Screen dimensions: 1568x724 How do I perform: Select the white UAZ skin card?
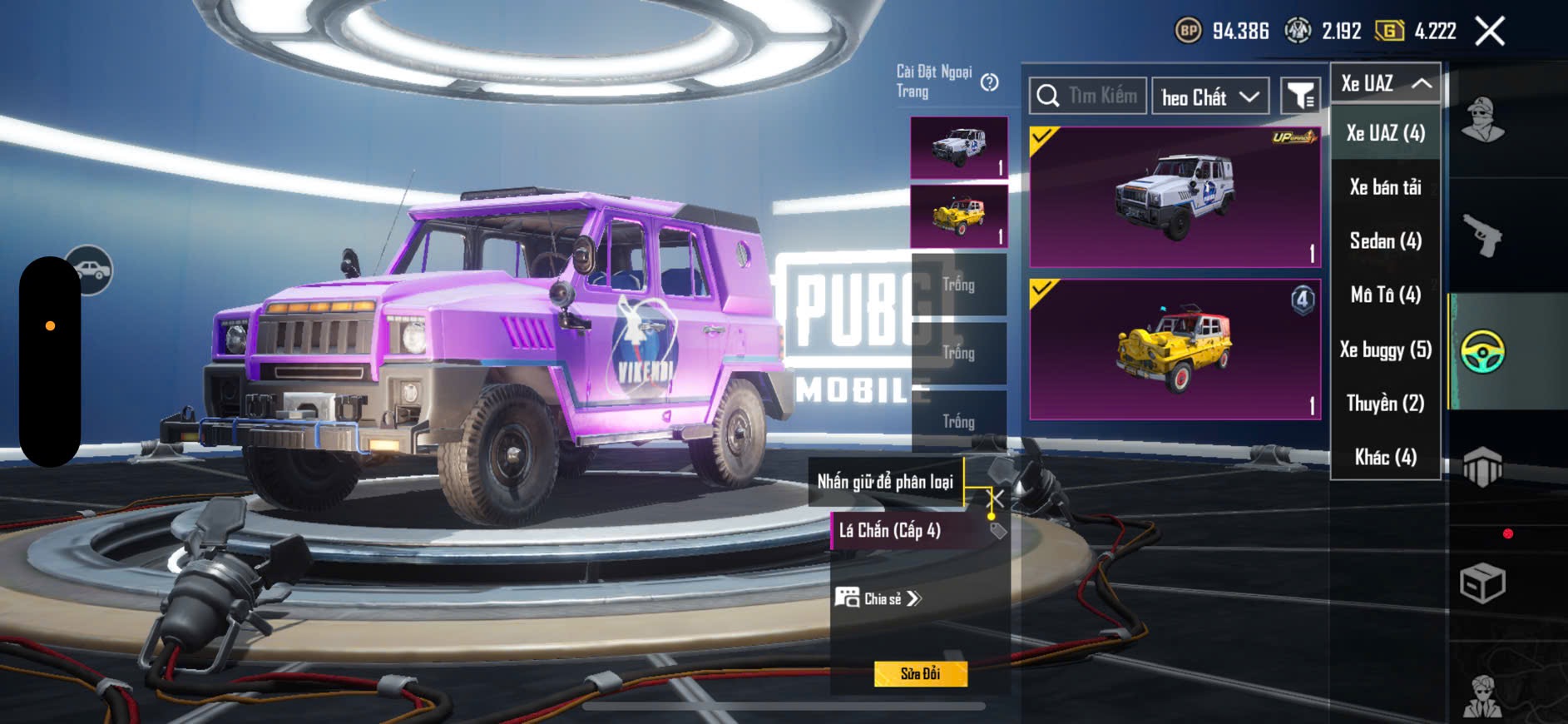click(x=1175, y=197)
